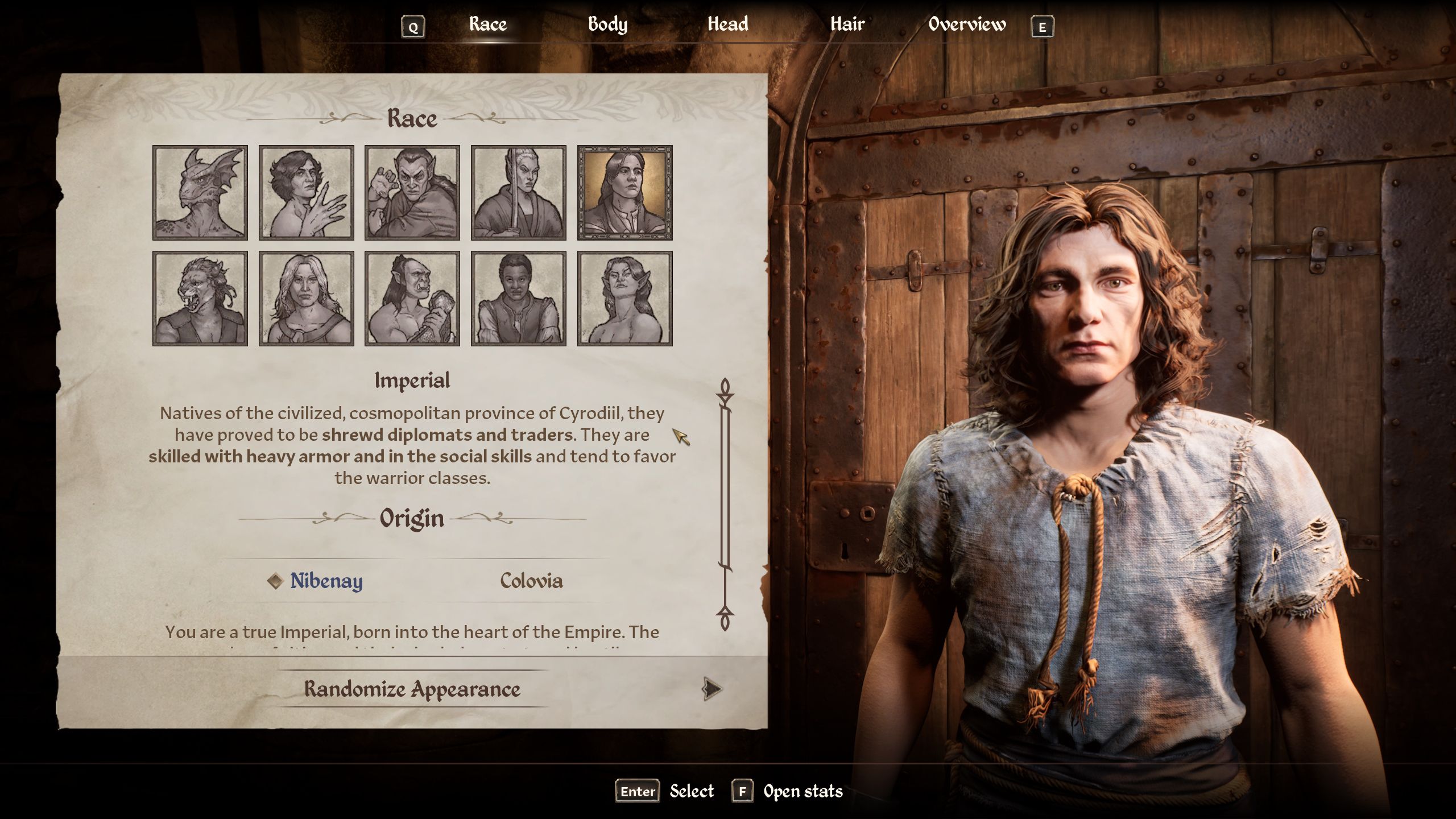Select the Nibenay origin
The height and width of the screenshot is (819, 1456).
point(326,581)
